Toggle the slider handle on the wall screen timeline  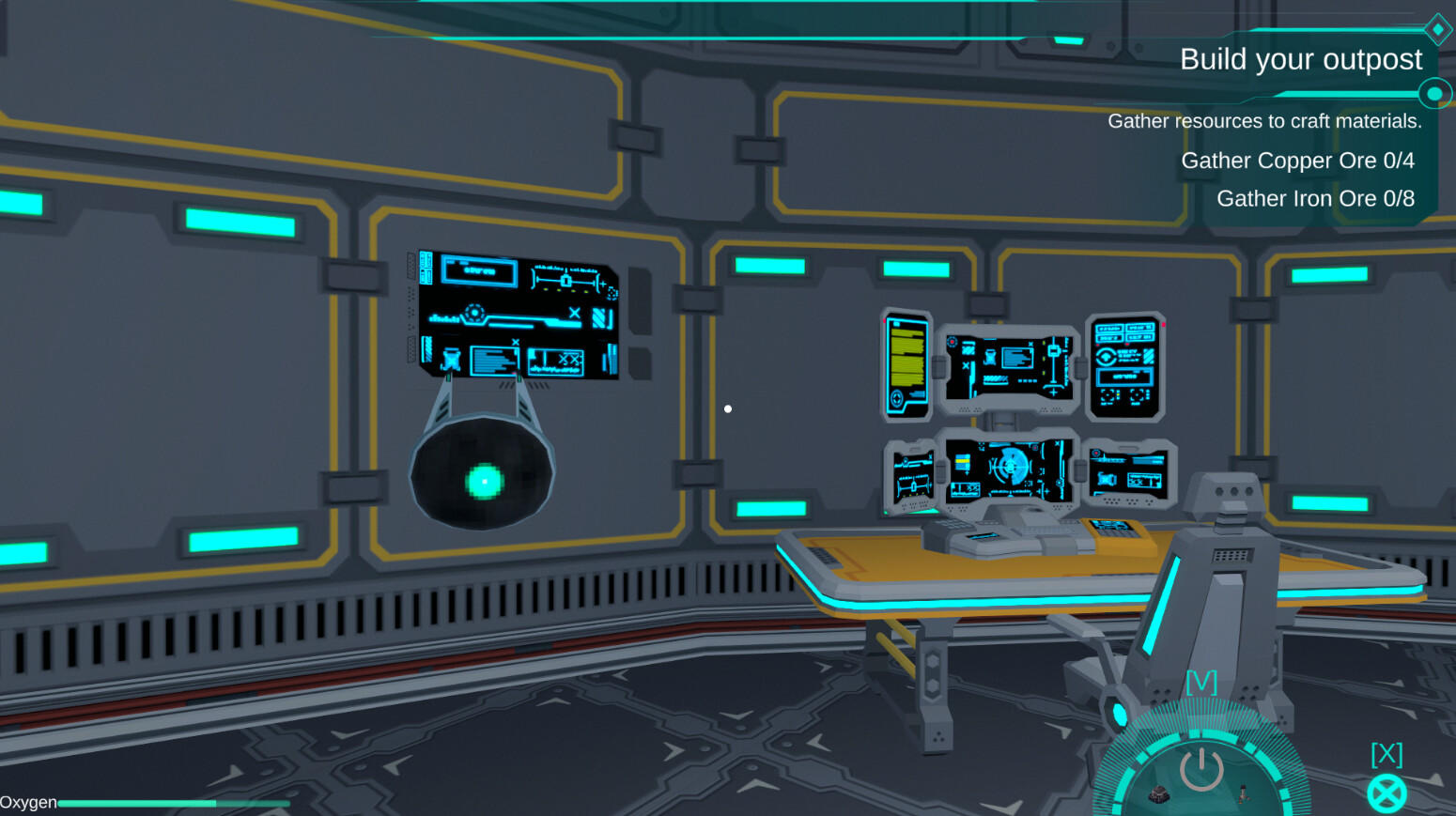565,281
